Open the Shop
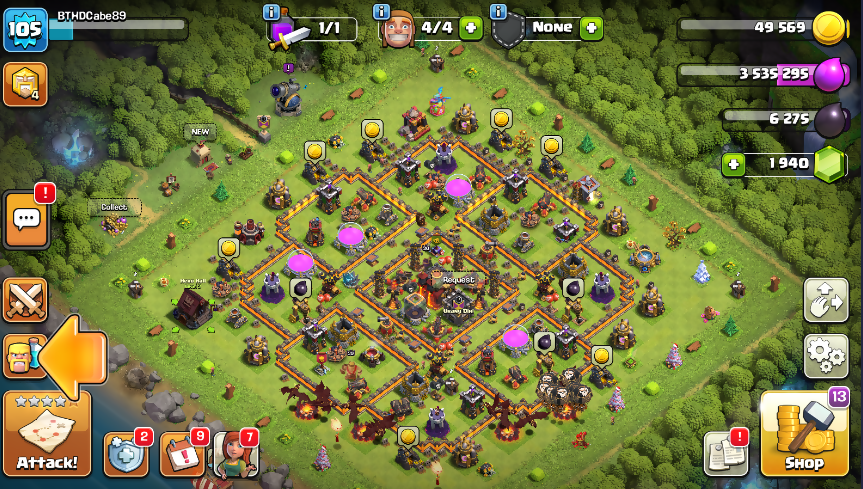 point(803,435)
